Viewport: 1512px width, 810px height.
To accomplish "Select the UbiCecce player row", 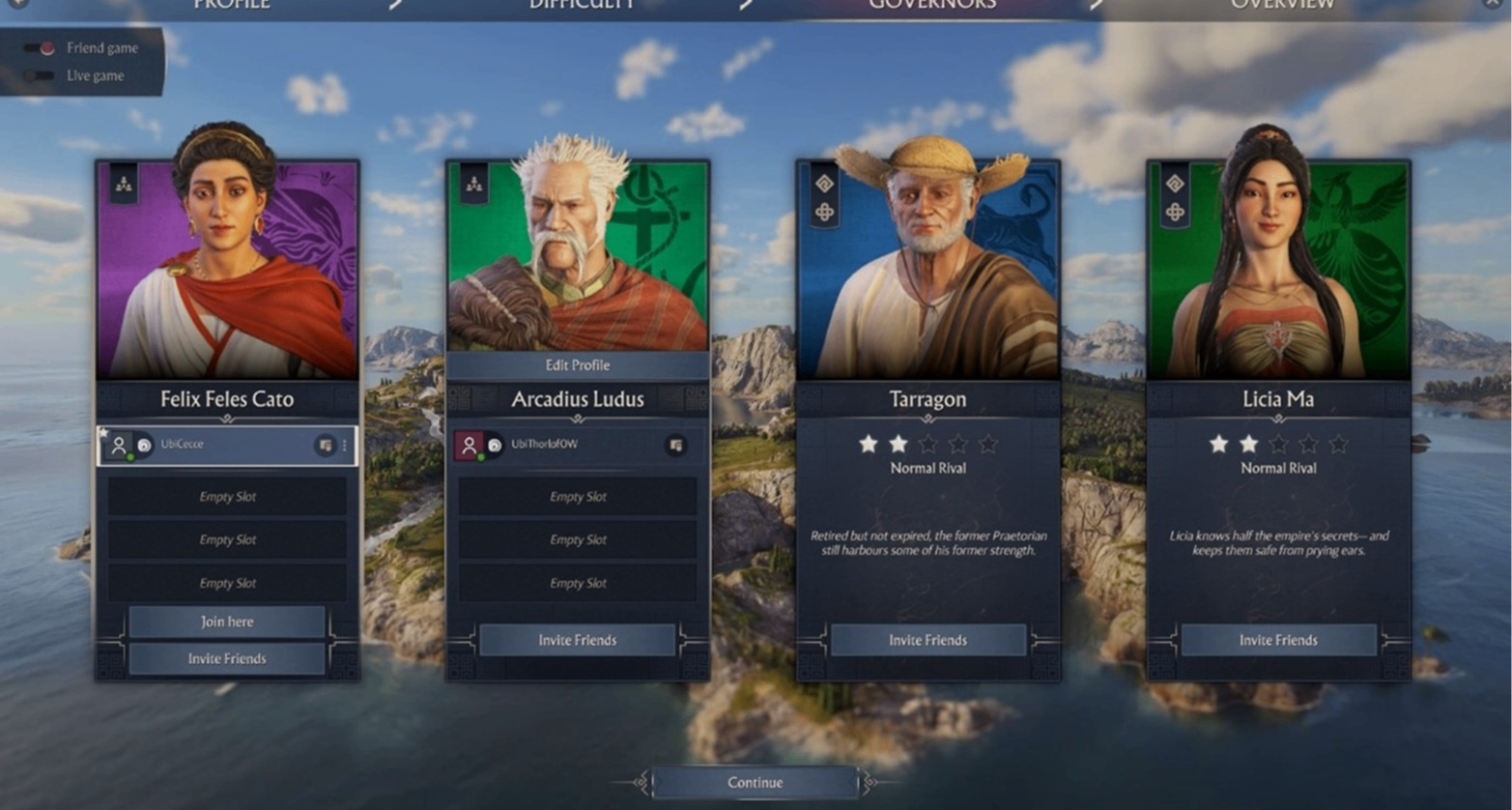I will point(227,445).
